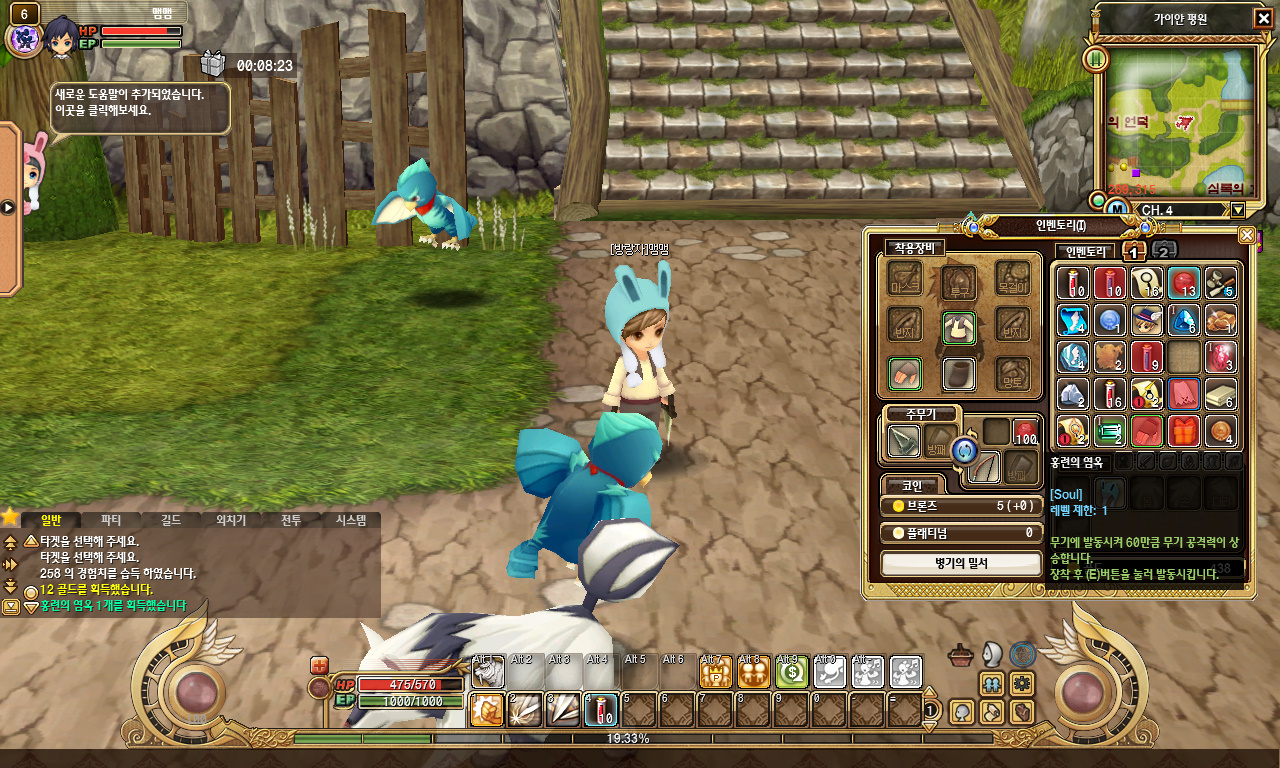Click the new help tip speech bubble

(x=141, y=107)
